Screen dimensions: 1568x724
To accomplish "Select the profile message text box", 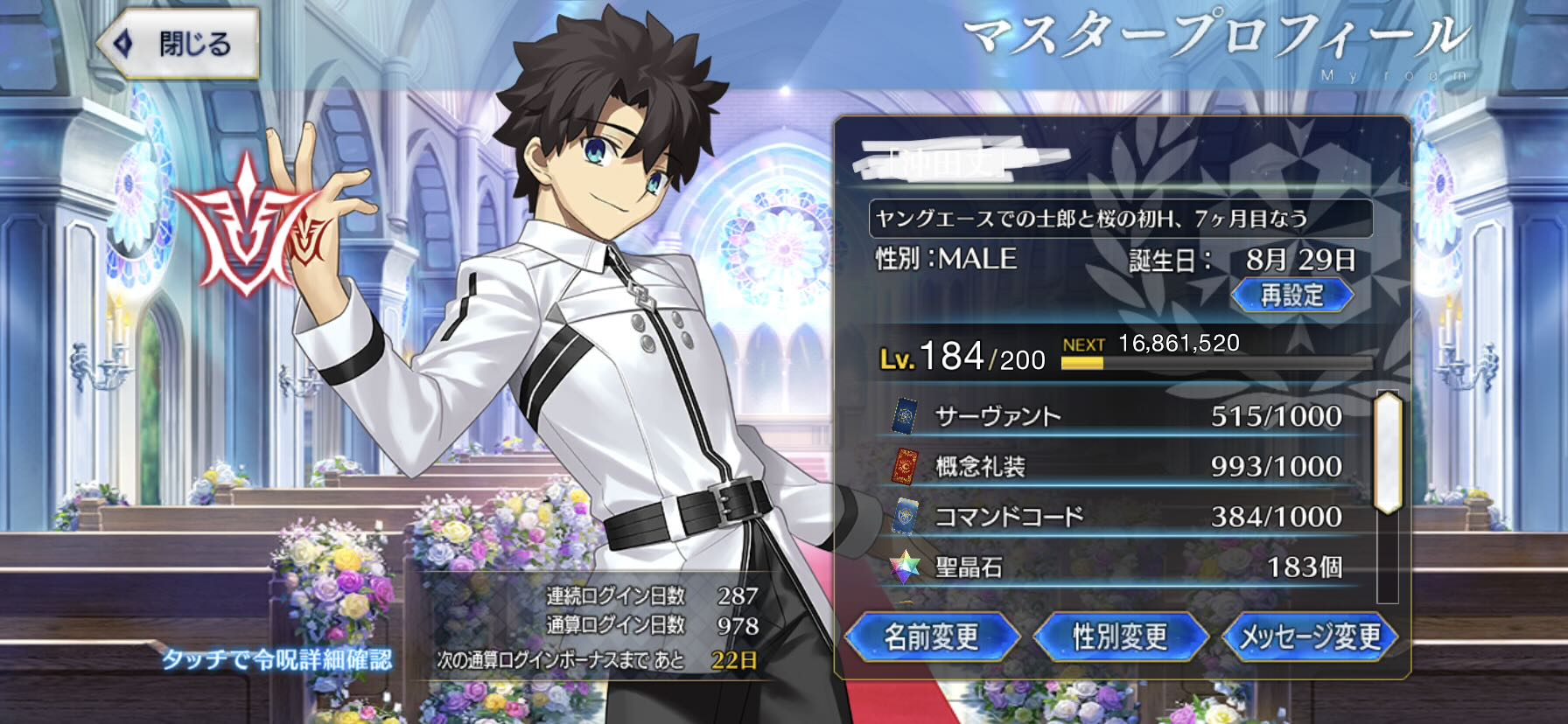I will [x=1120, y=219].
